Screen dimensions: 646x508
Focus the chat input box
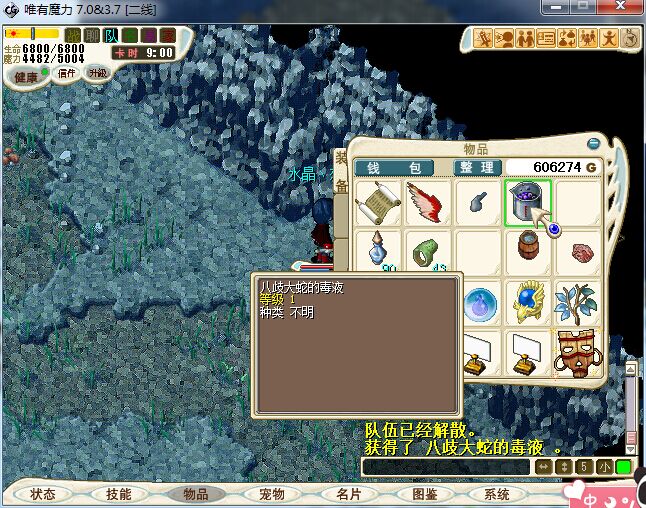(x=446, y=467)
